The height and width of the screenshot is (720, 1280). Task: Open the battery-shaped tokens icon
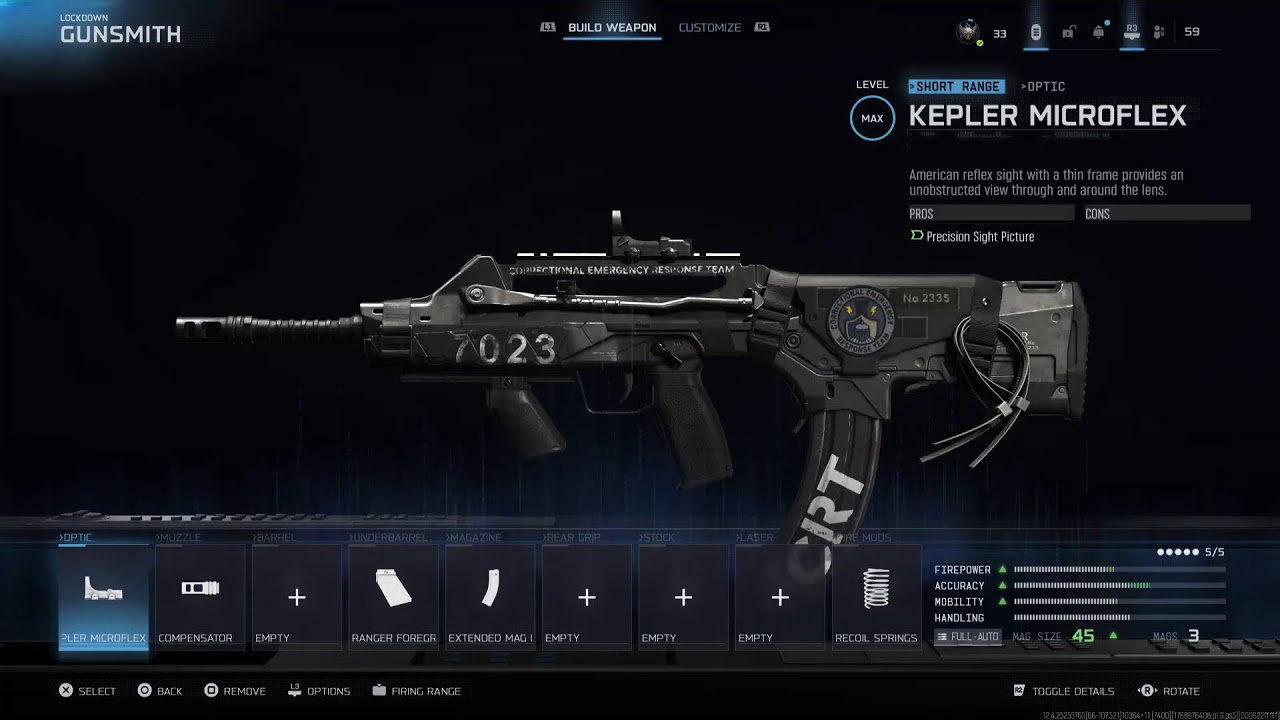(x=1036, y=32)
